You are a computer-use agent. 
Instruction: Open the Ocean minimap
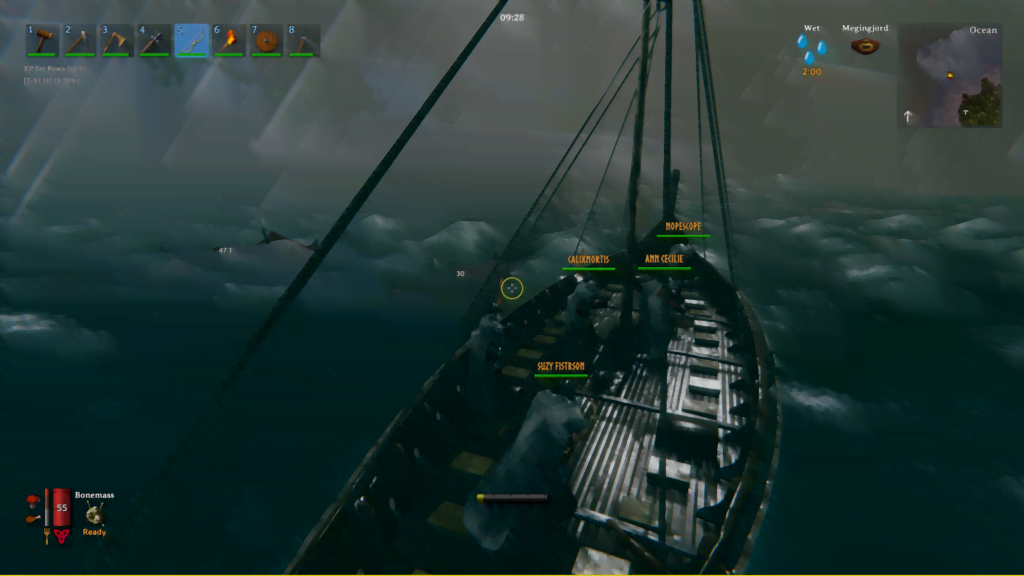(949, 76)
